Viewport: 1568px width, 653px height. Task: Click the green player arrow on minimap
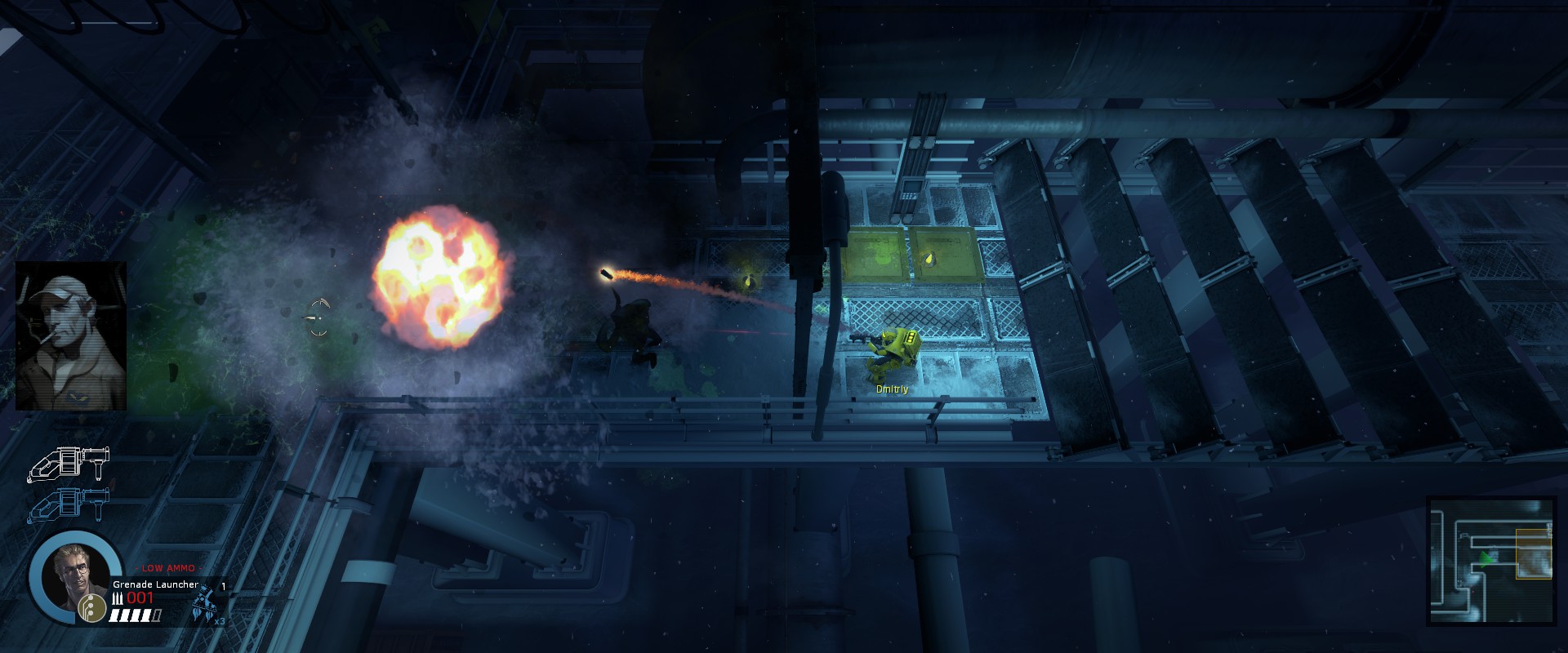click(x=1486, y=558)
